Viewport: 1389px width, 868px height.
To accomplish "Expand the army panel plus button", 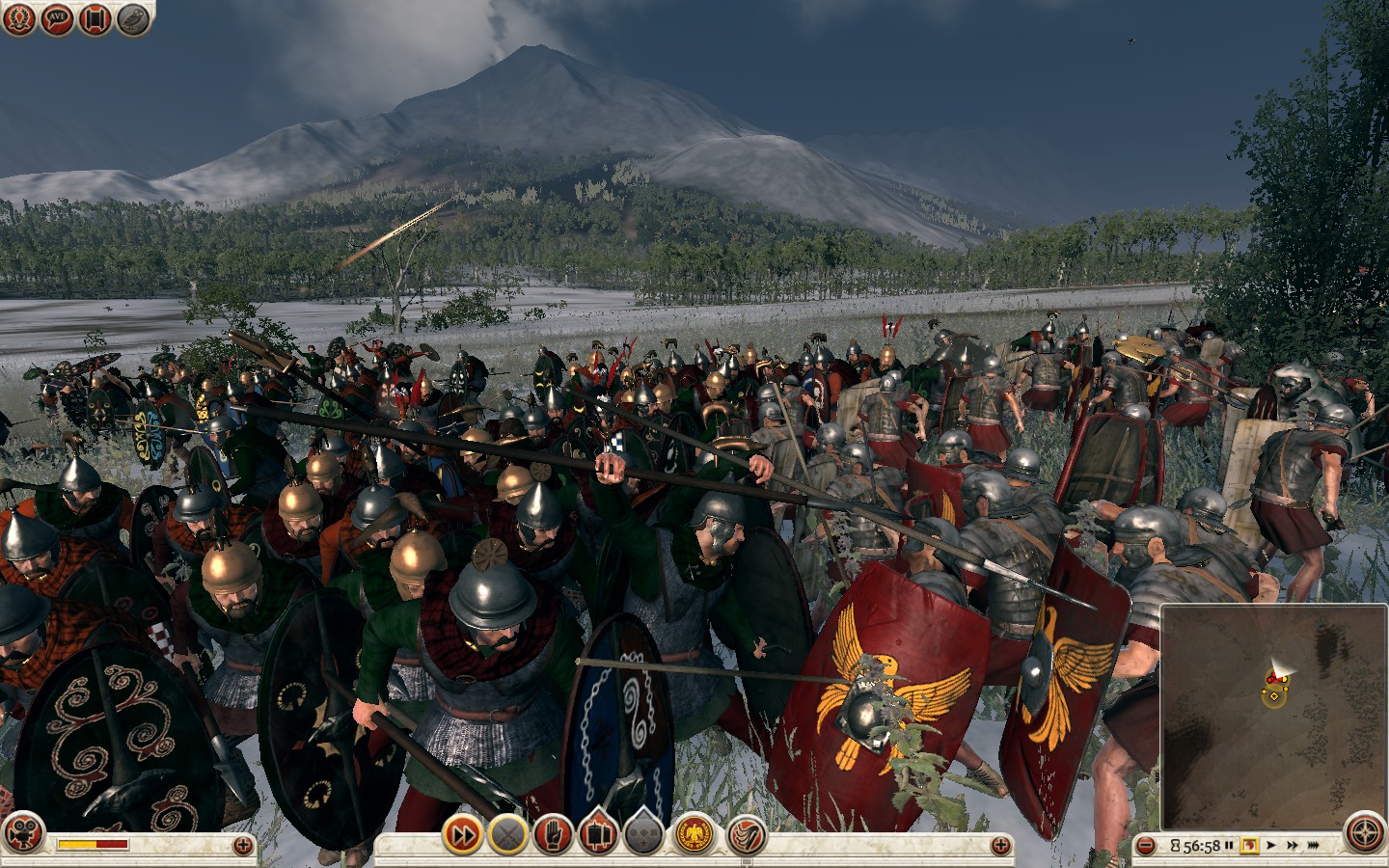I will tap(1002, 845).
